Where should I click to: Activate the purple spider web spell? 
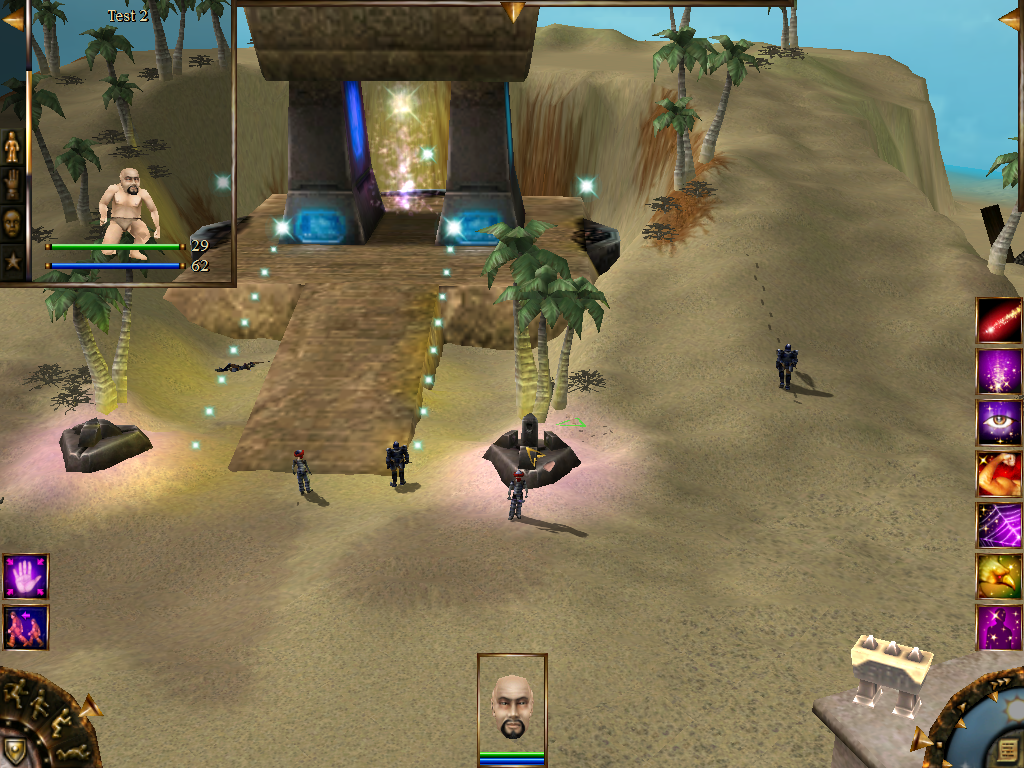coord(999,525)
